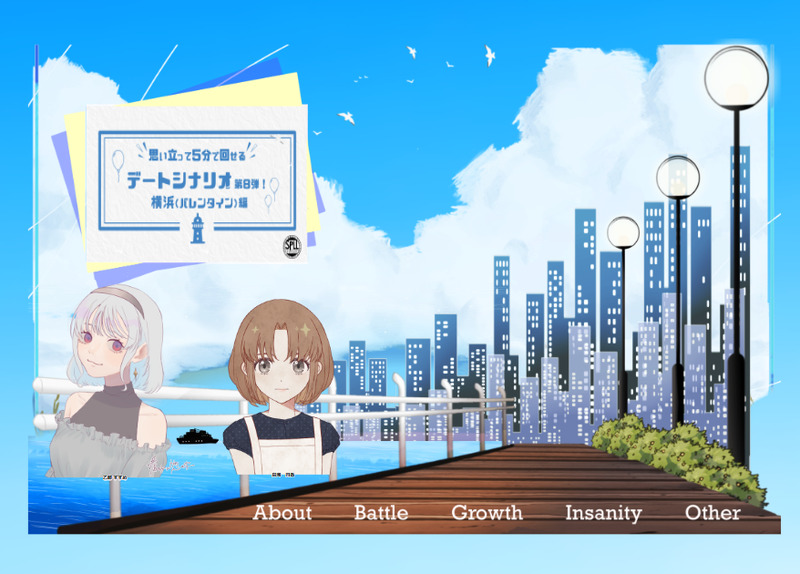This screenshot has height=574, width=800.
Task: Select the Battle menu entry
Action: click(381, 513)
